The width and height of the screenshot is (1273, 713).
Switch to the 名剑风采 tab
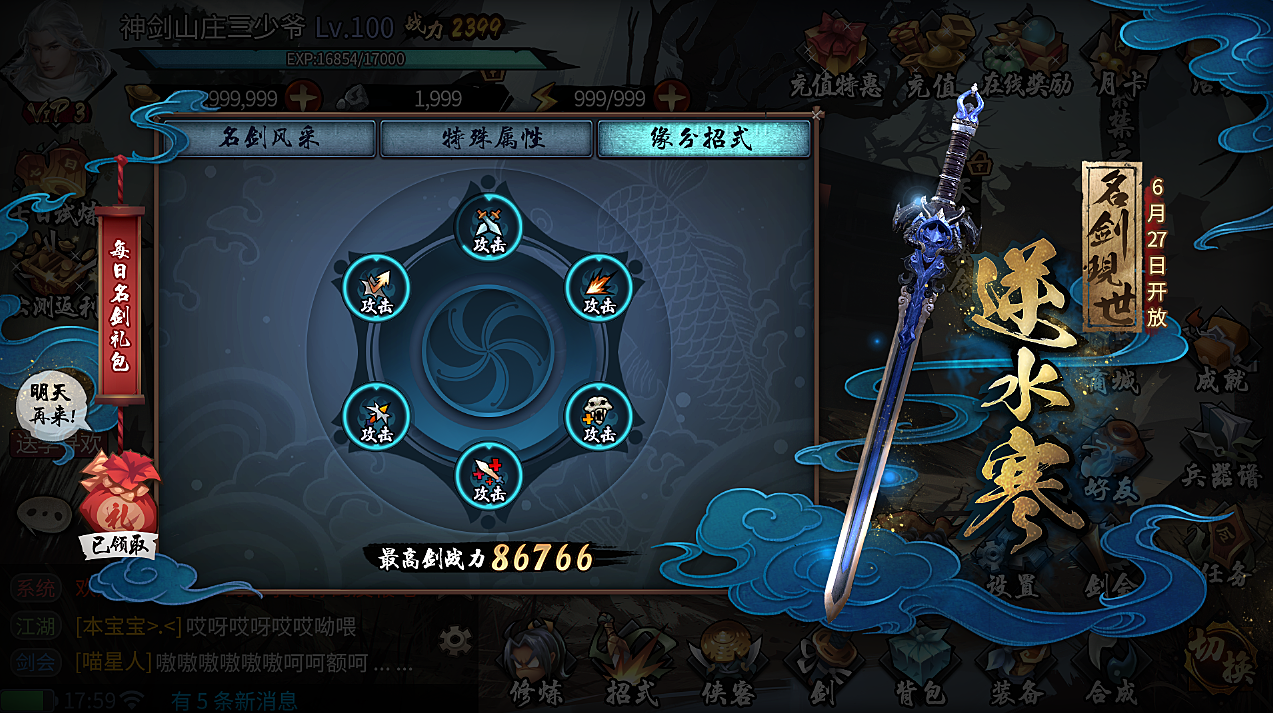[x=267, y=138]
